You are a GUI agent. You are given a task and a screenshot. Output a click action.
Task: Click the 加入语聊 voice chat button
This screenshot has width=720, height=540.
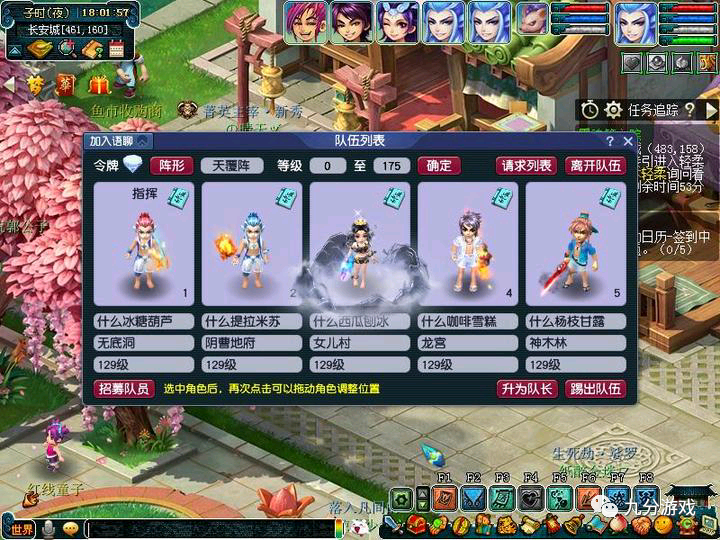pos(111,141)
